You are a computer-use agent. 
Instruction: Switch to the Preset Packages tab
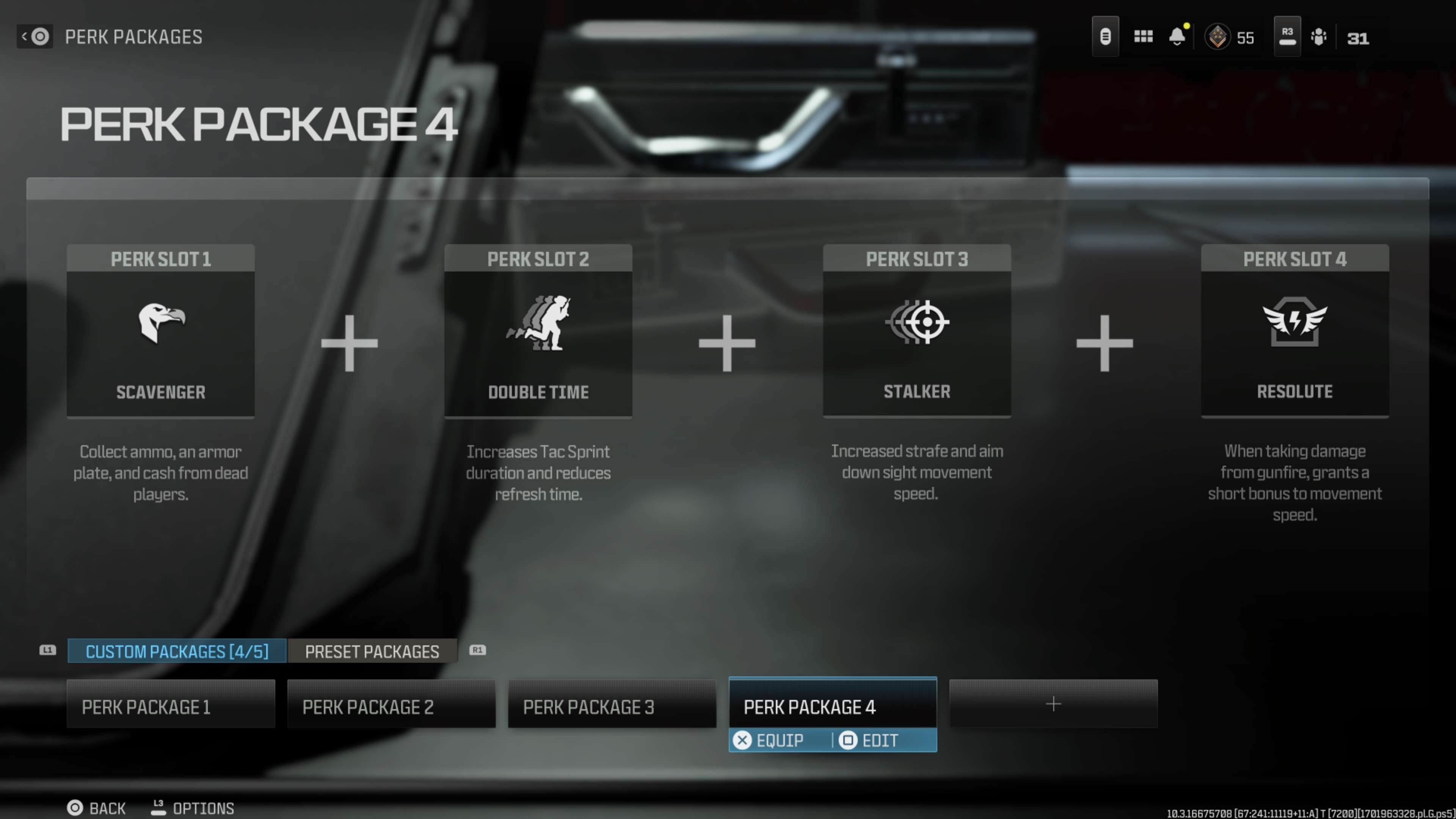(372, 651)
